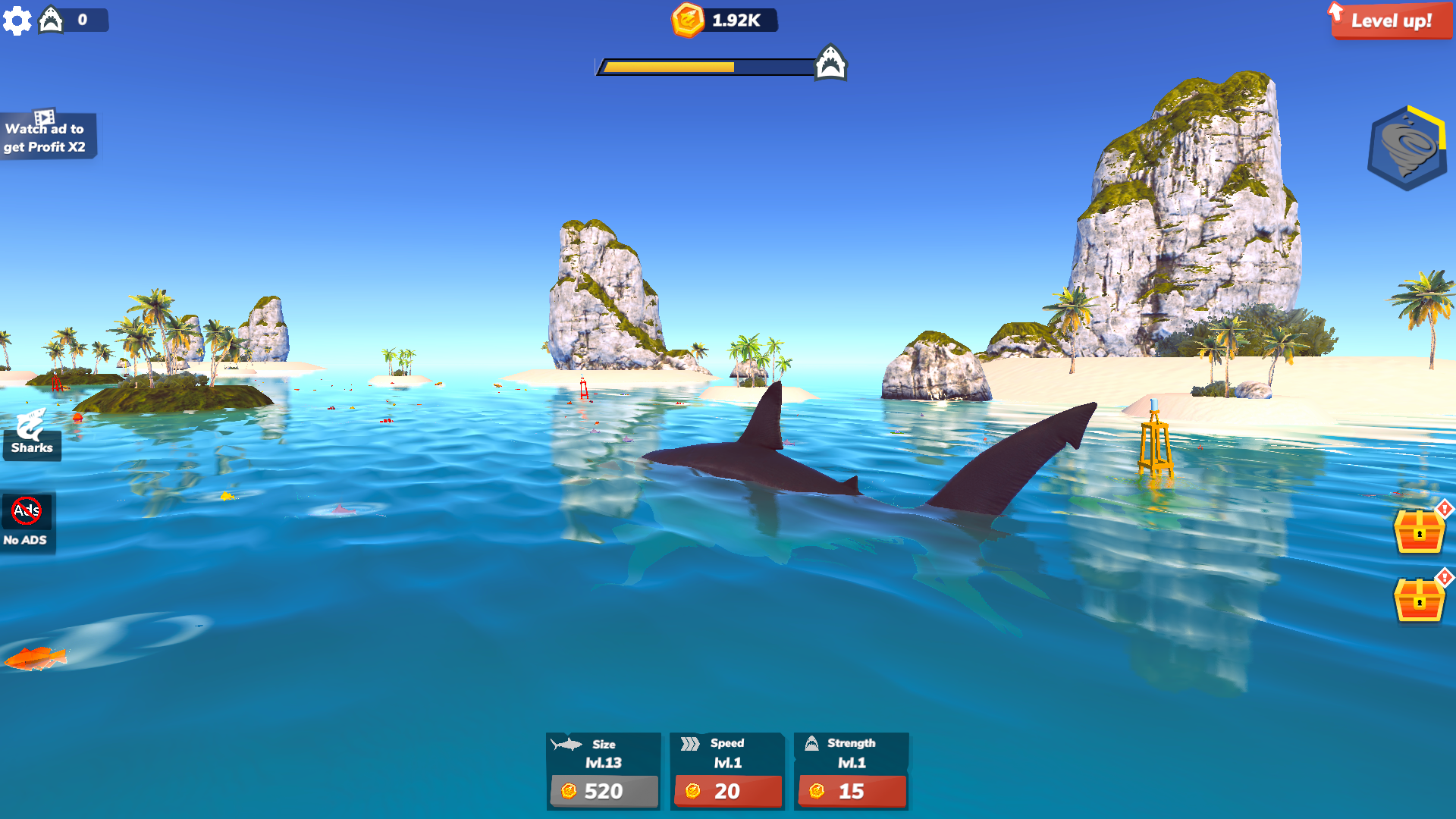Click the yellow XP progress bar

tap(667, 66)
